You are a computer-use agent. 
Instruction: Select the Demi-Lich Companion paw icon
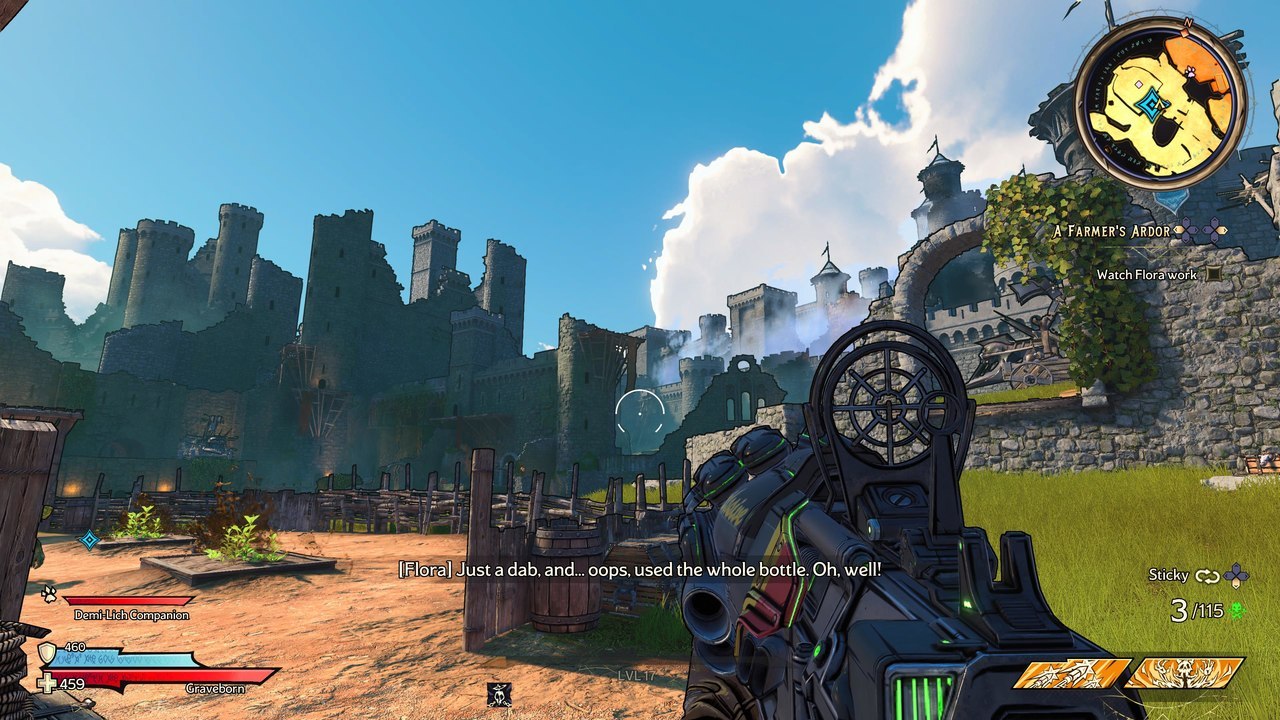pyautogui.click(x=48, y=594)
